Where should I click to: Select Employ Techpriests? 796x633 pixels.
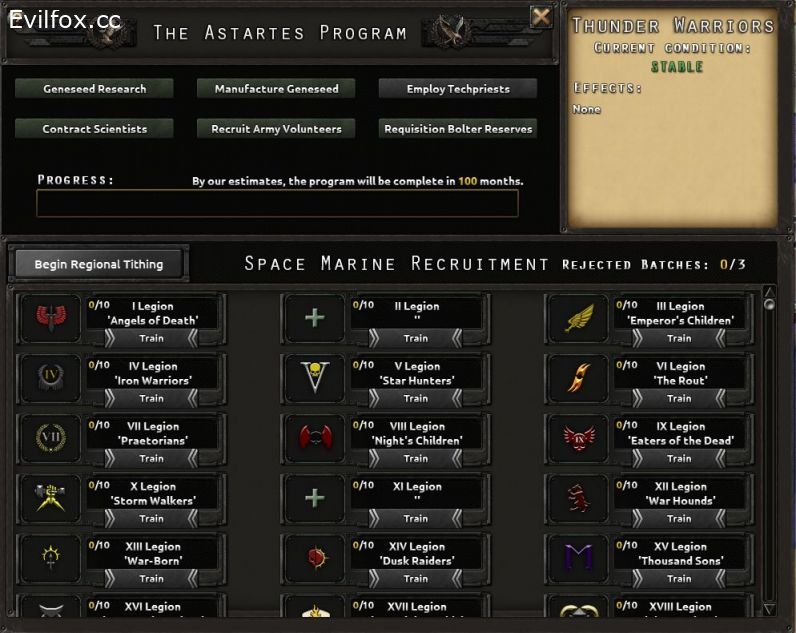click(x=458, y=89)
